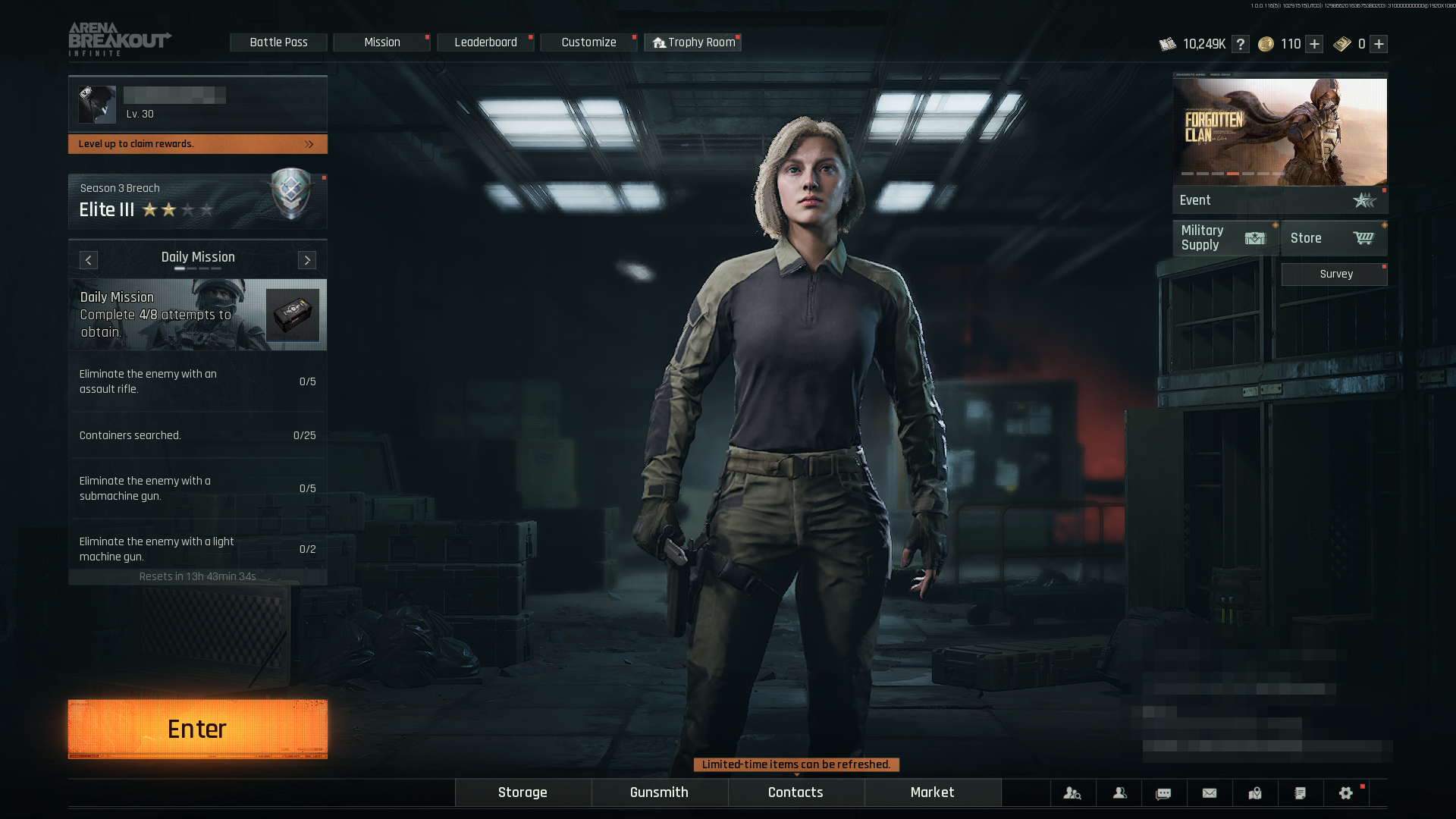The width and height of the screenshot is (1456, 819).
Task: Open the Leaderboard menu item
Action: click(485, 42)
